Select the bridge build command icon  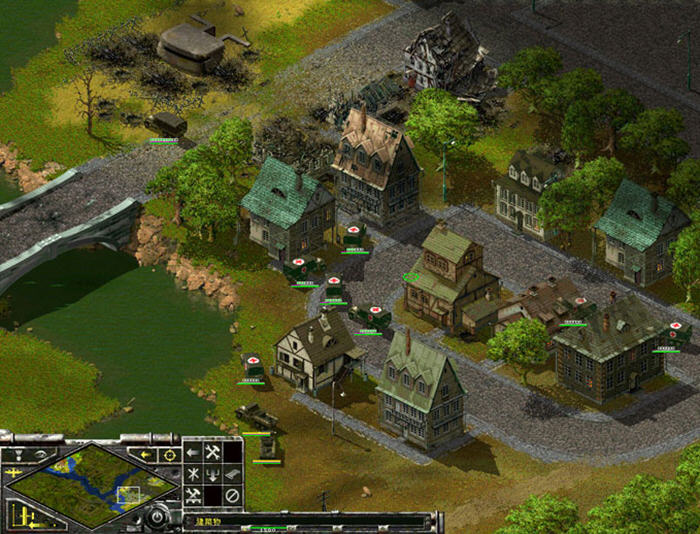tap(232, 474)
